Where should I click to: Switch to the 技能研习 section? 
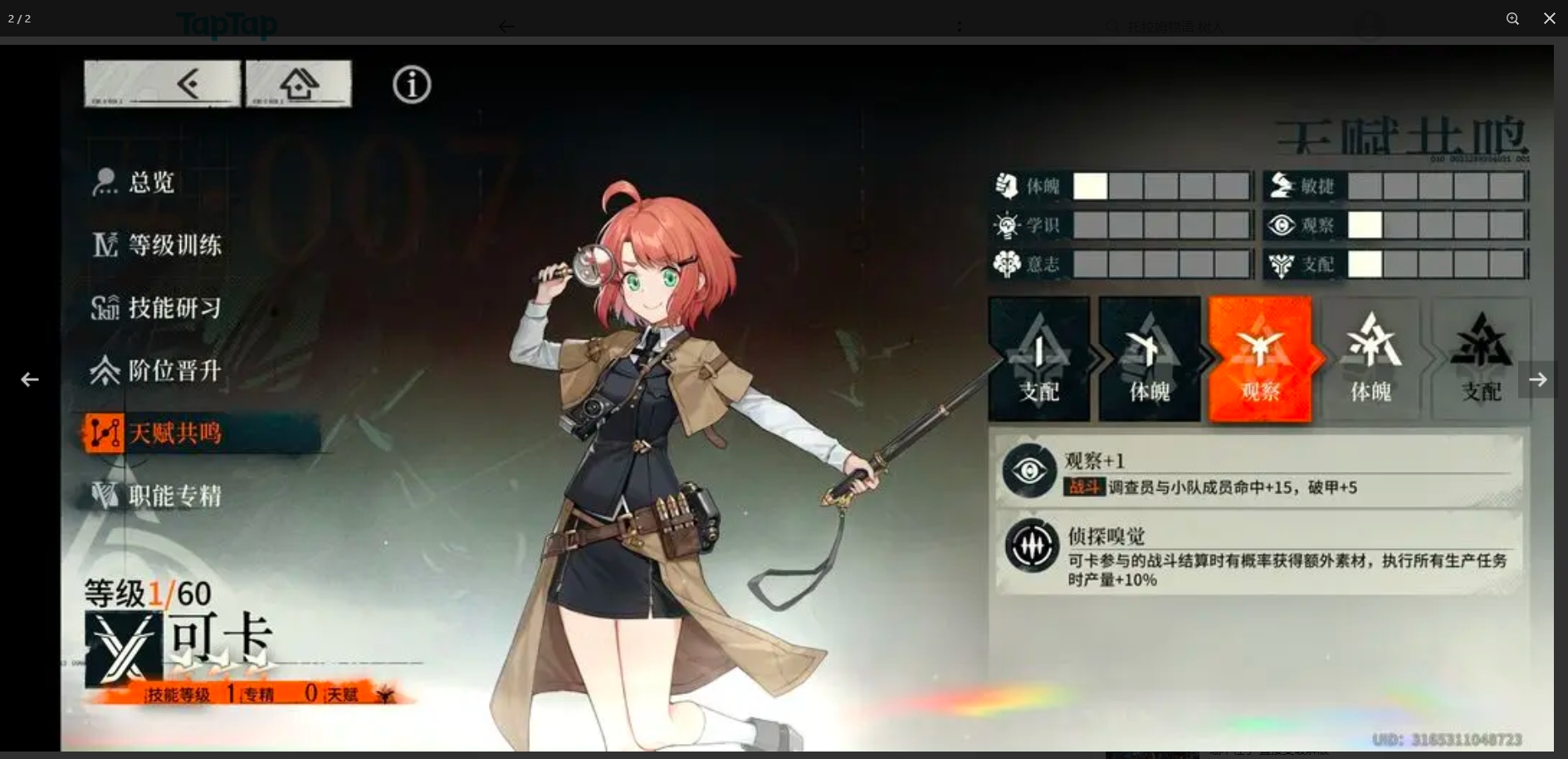(174, 308)
